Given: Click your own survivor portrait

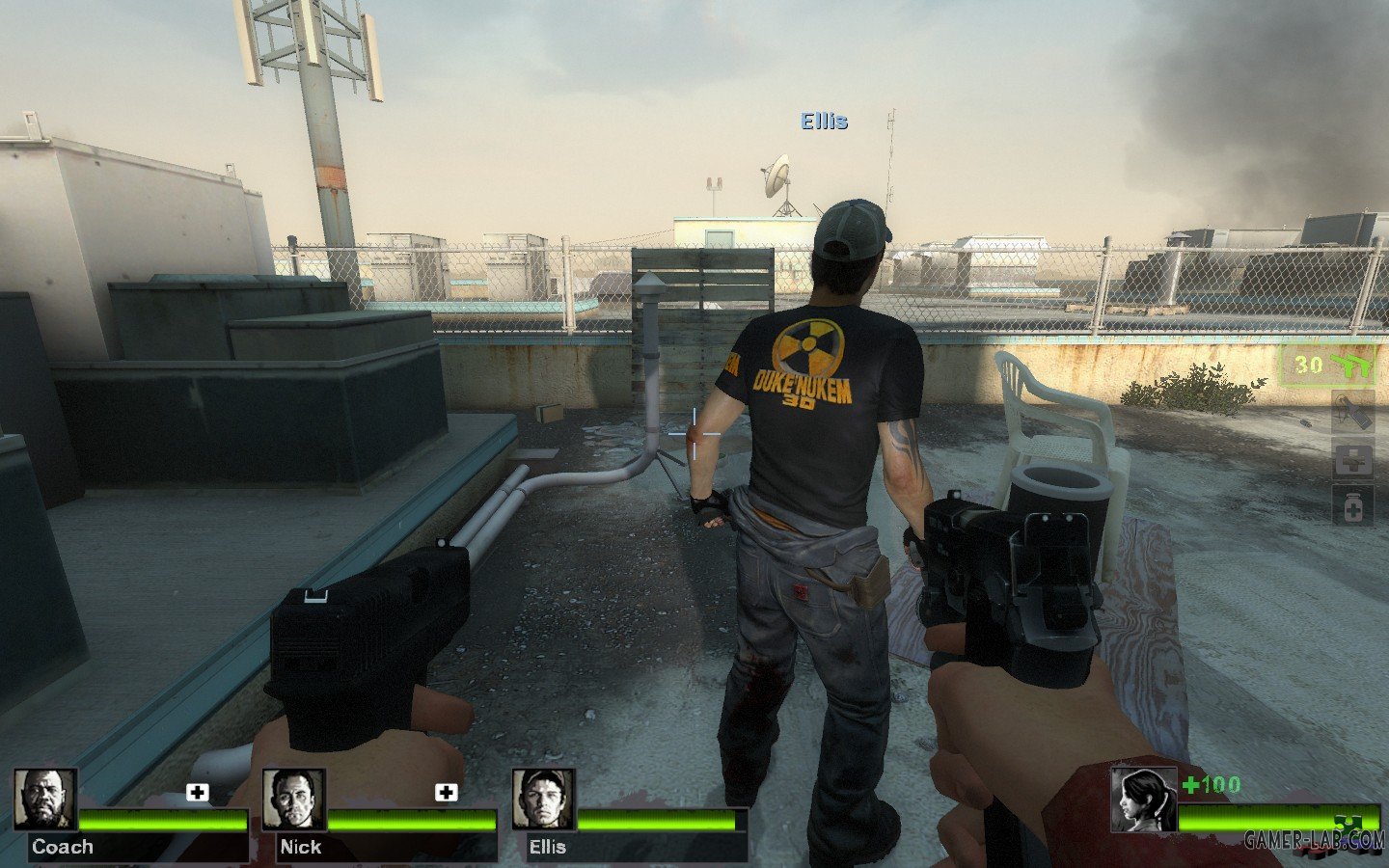Looking at the screenshot, I should 1143,799.
